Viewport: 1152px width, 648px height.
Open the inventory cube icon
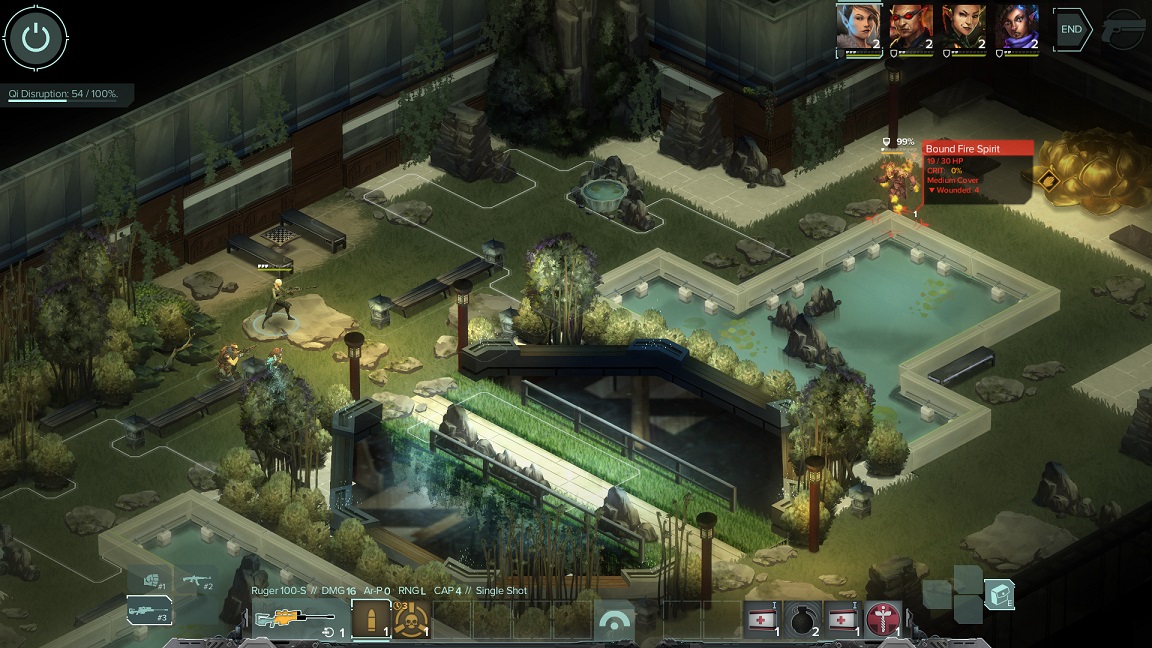coord(999,595)
